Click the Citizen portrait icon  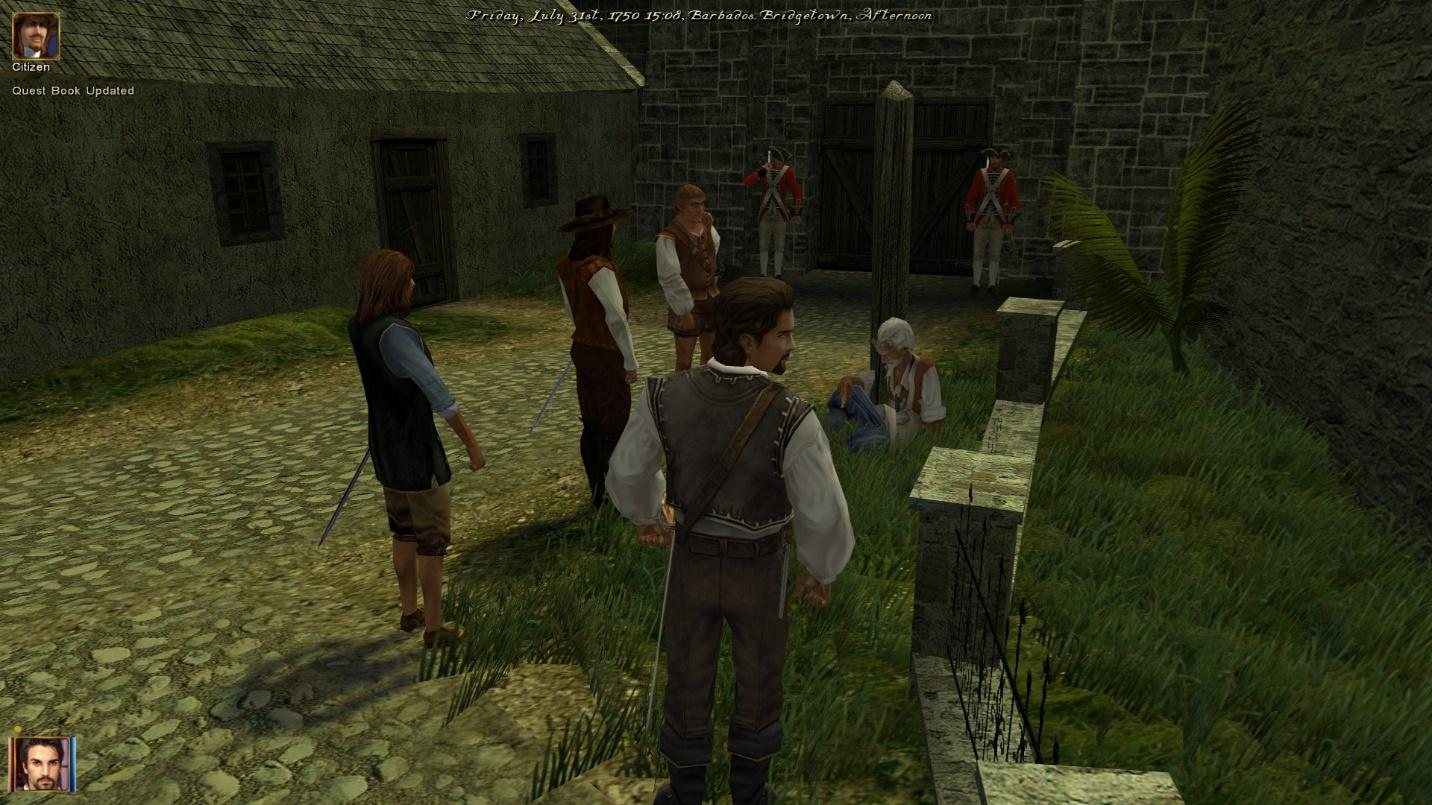[x=35, y=35]
